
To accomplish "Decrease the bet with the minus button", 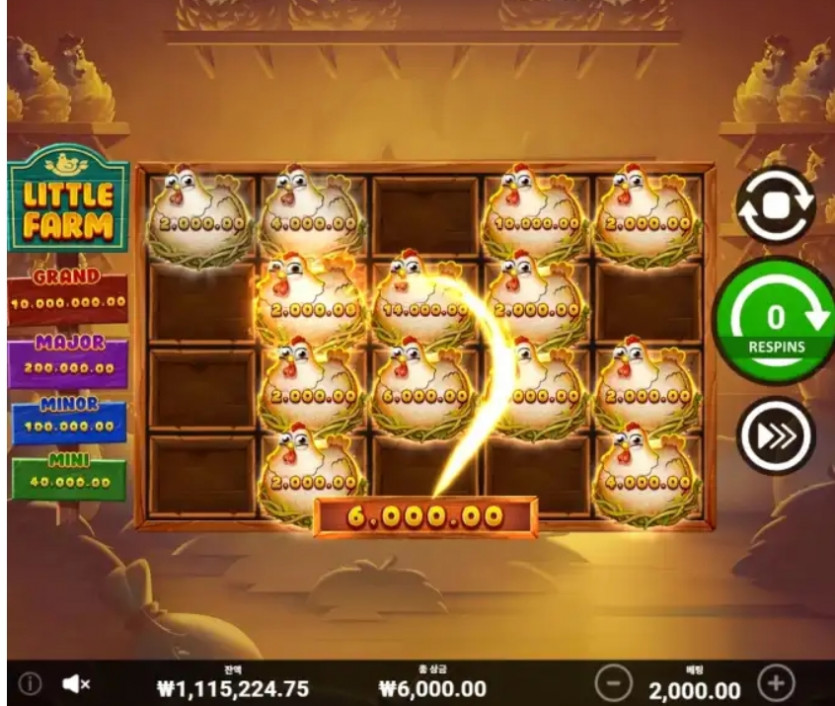I will [x=613, y=684].
